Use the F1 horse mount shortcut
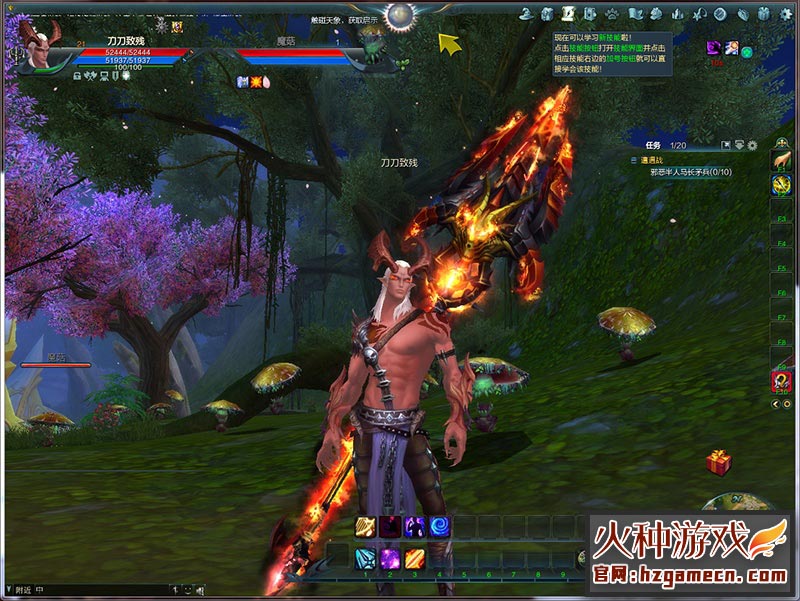The height and width of the screenshot is (601, 800). (781, 160)
